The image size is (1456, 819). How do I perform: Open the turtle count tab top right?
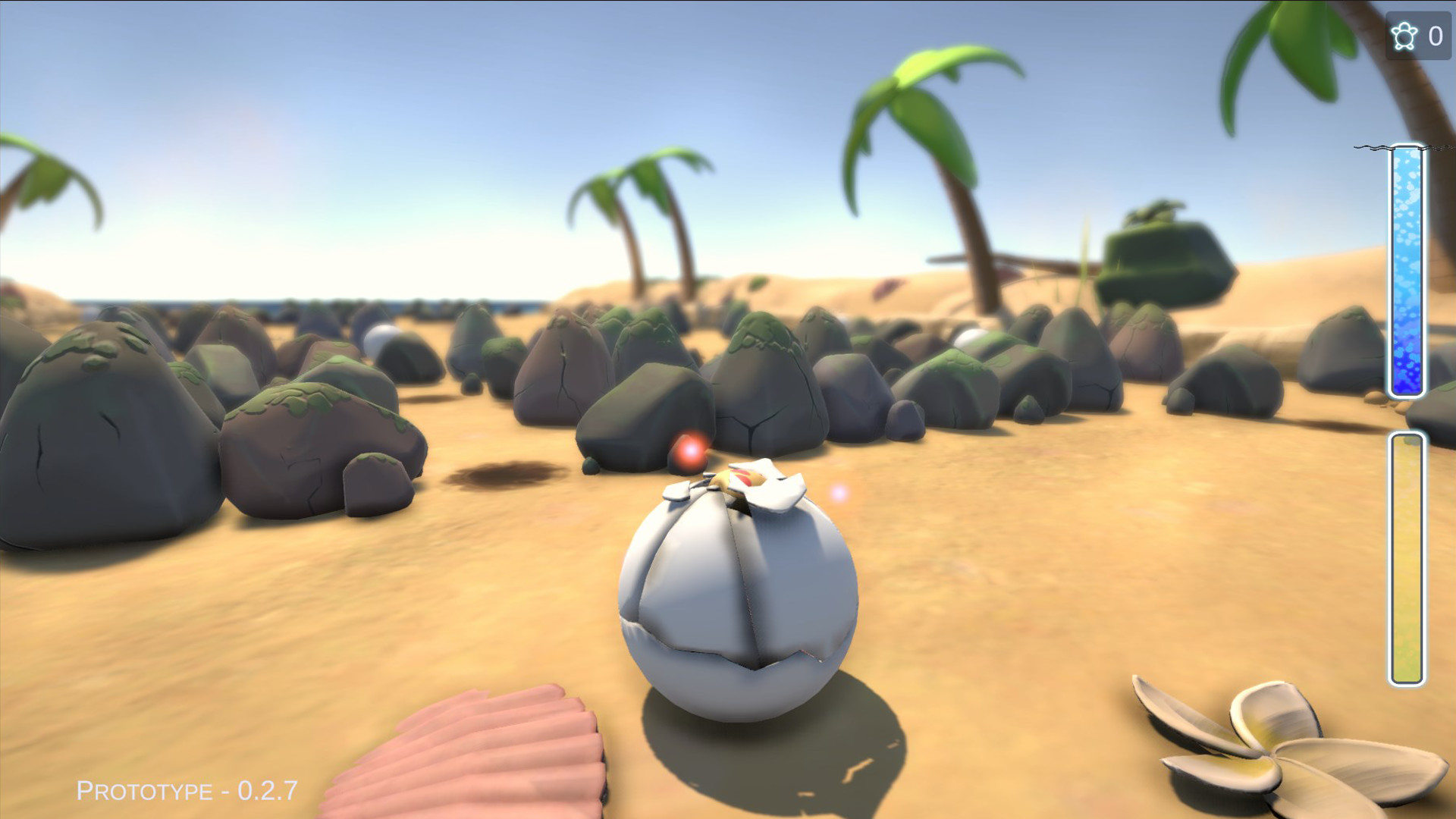(1418, 33)
